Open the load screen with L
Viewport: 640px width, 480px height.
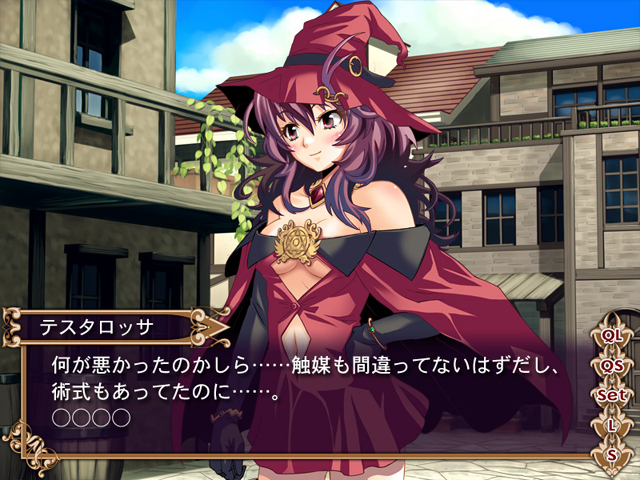coord(612,426)
